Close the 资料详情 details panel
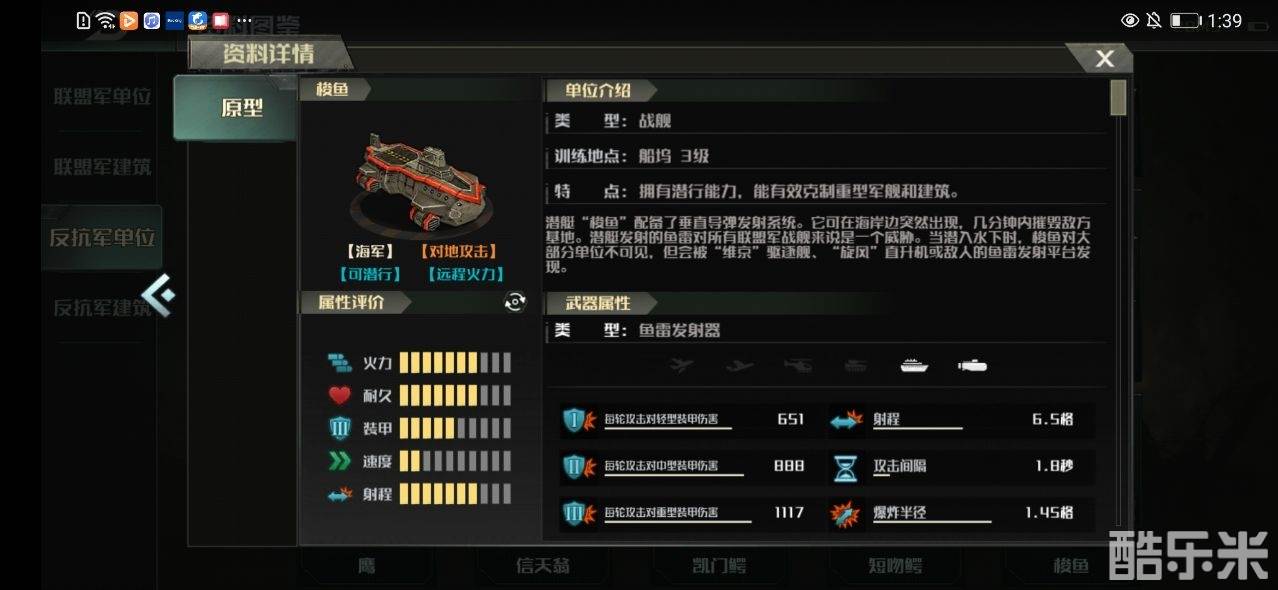The height and width of the screenshot is (590, 1278). [x=1104, y=59]
